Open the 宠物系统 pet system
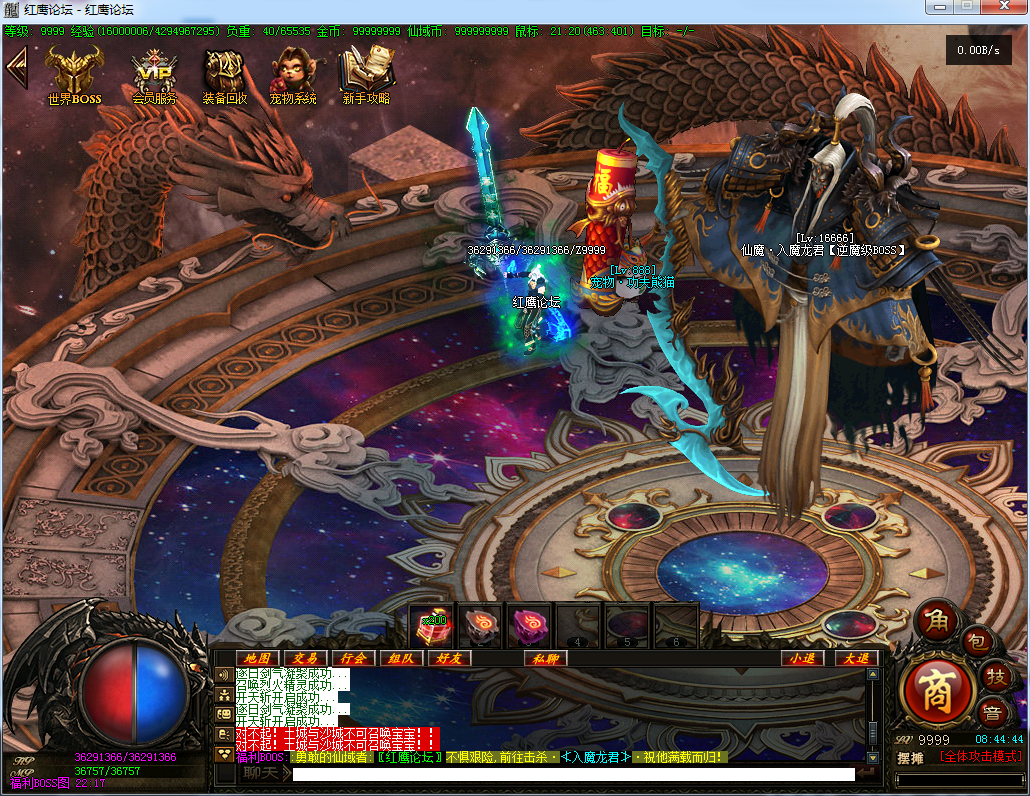 point(292,75)
